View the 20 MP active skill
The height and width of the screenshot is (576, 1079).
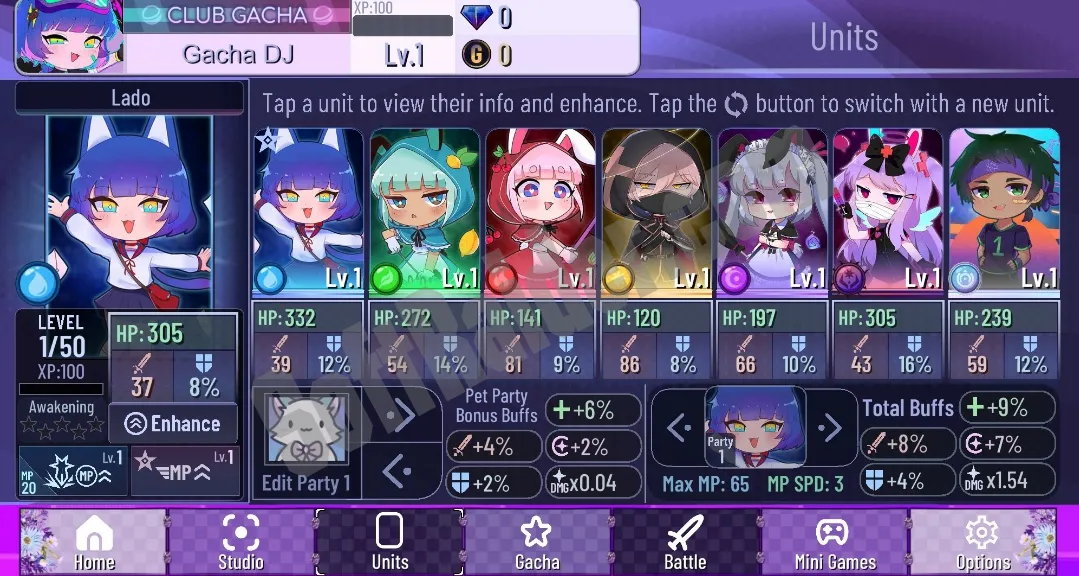pyautogui.click(x=73, y=471)
